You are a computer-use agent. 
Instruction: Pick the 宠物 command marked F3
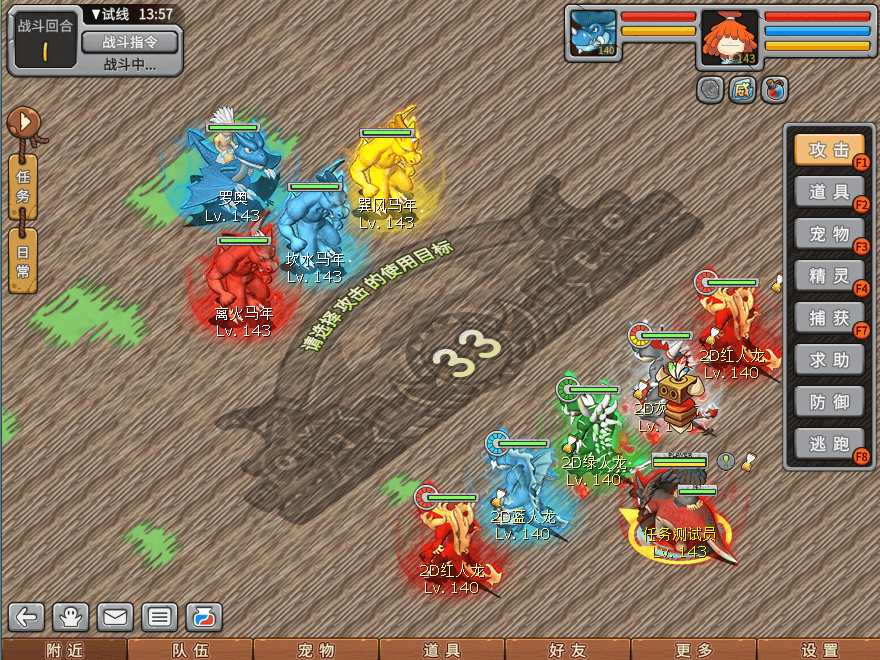click(x=829, y=234)
